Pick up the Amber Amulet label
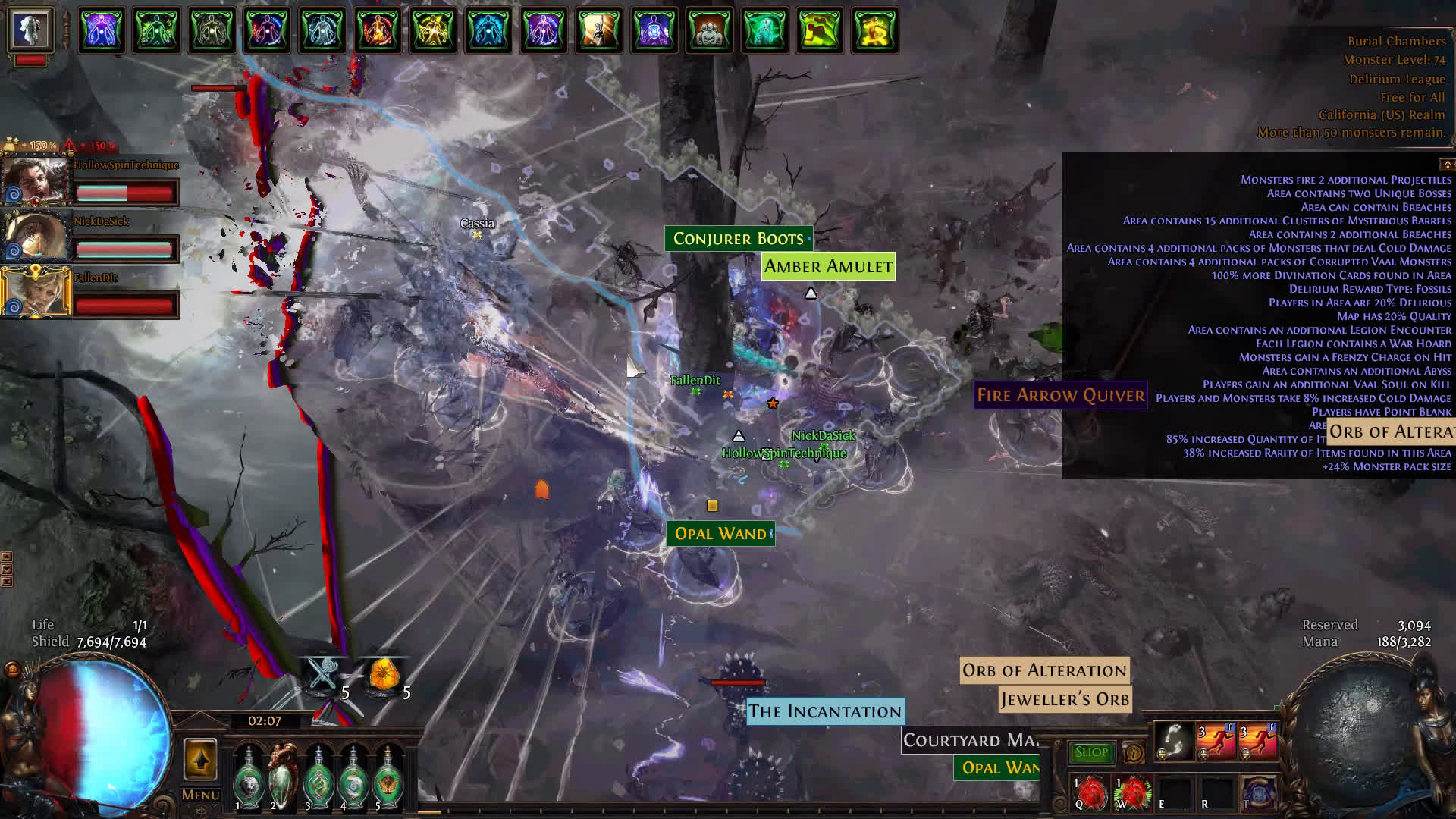 coord(827,267)
